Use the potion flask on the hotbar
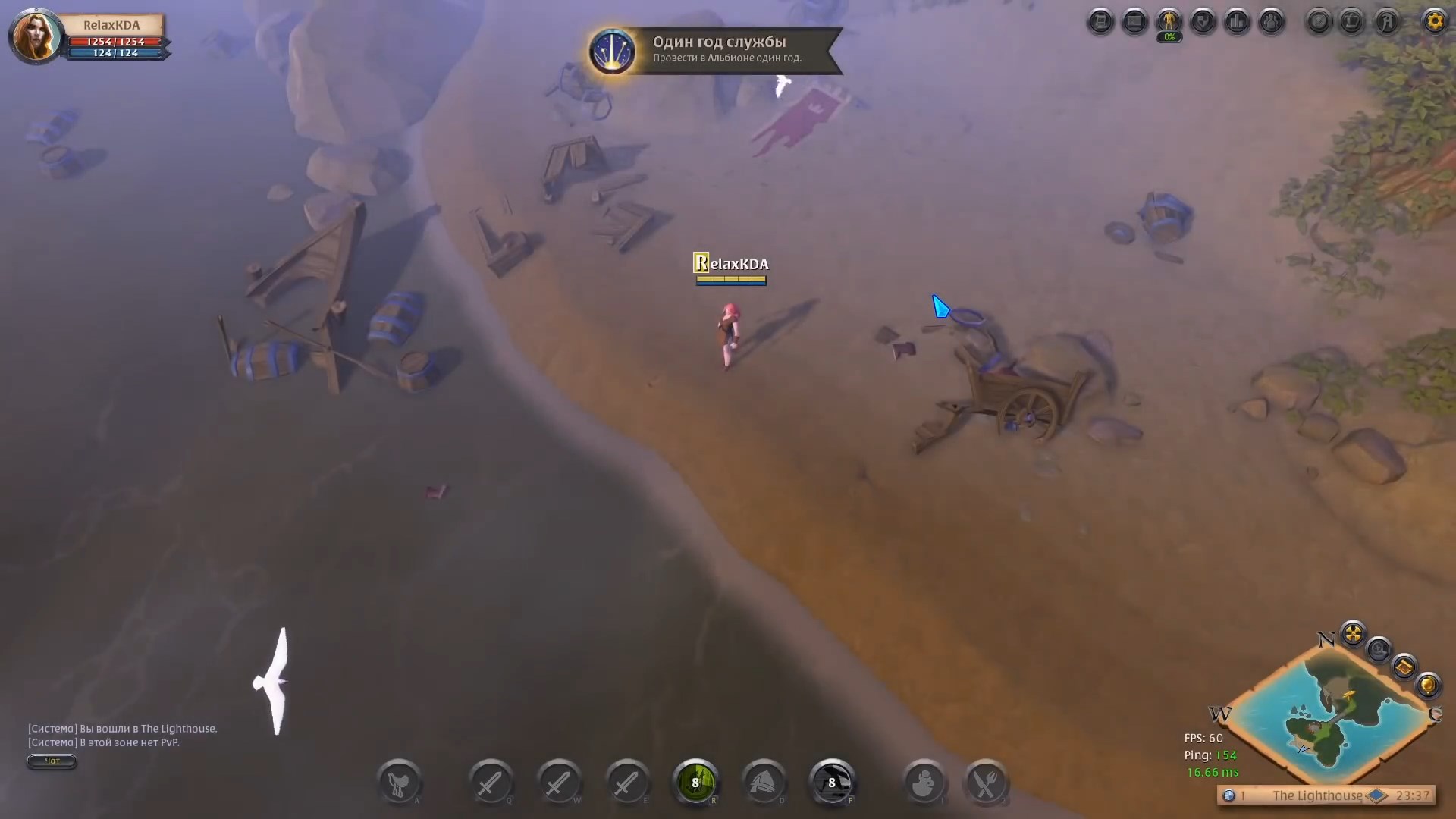The height and width of the screenshot is (819, 1456). coord(924,784)
